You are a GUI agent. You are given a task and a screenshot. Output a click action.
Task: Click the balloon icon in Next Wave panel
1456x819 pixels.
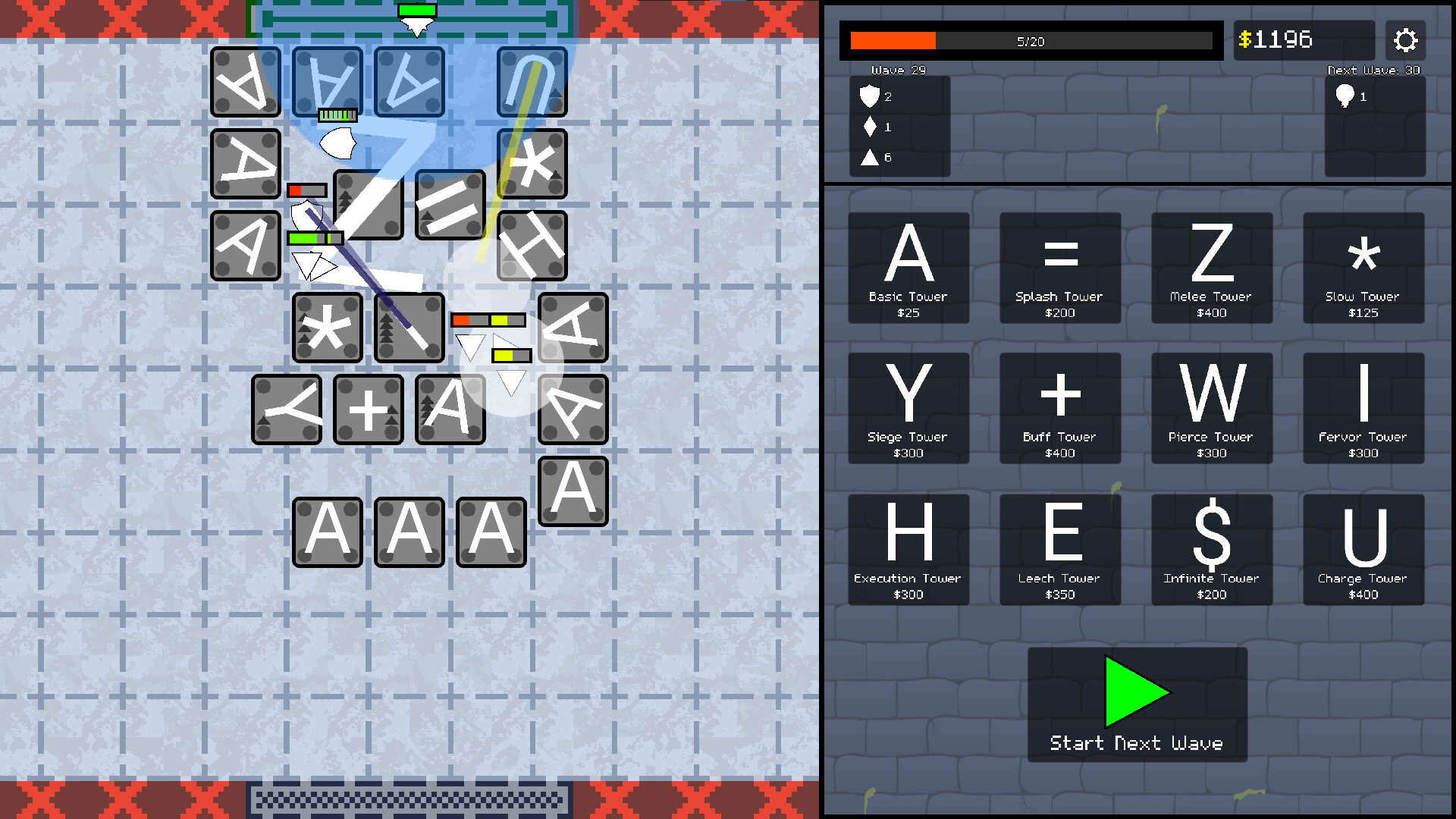[1345, 96]
